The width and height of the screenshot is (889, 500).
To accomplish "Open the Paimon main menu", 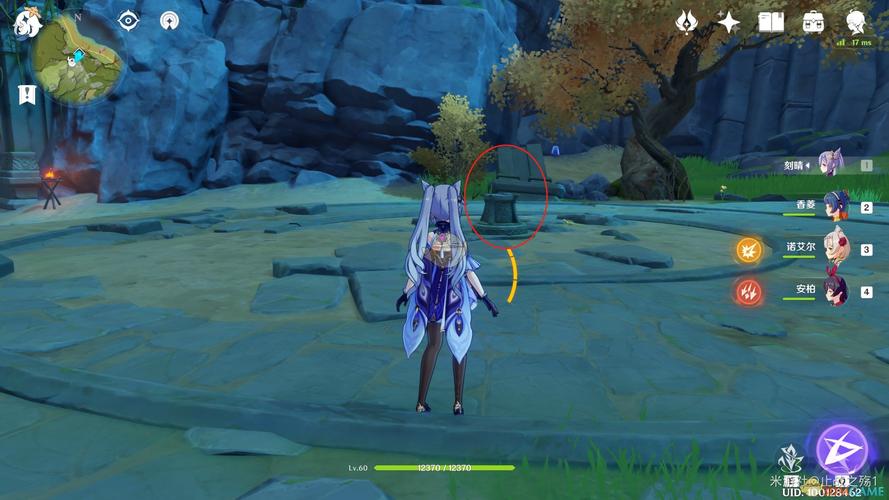I will click(28, 24).
